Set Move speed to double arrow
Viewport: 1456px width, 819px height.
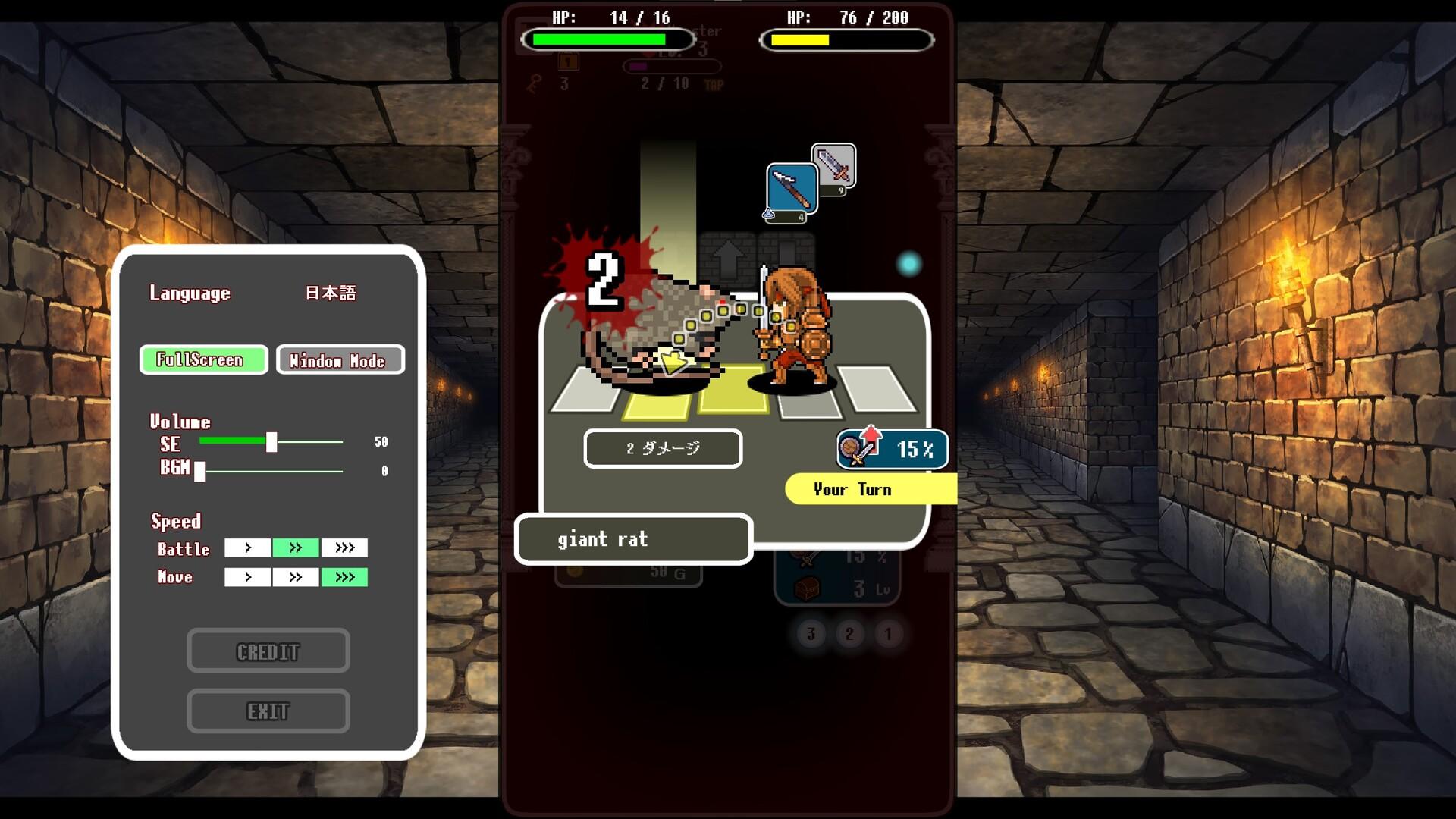pos(296,577)
